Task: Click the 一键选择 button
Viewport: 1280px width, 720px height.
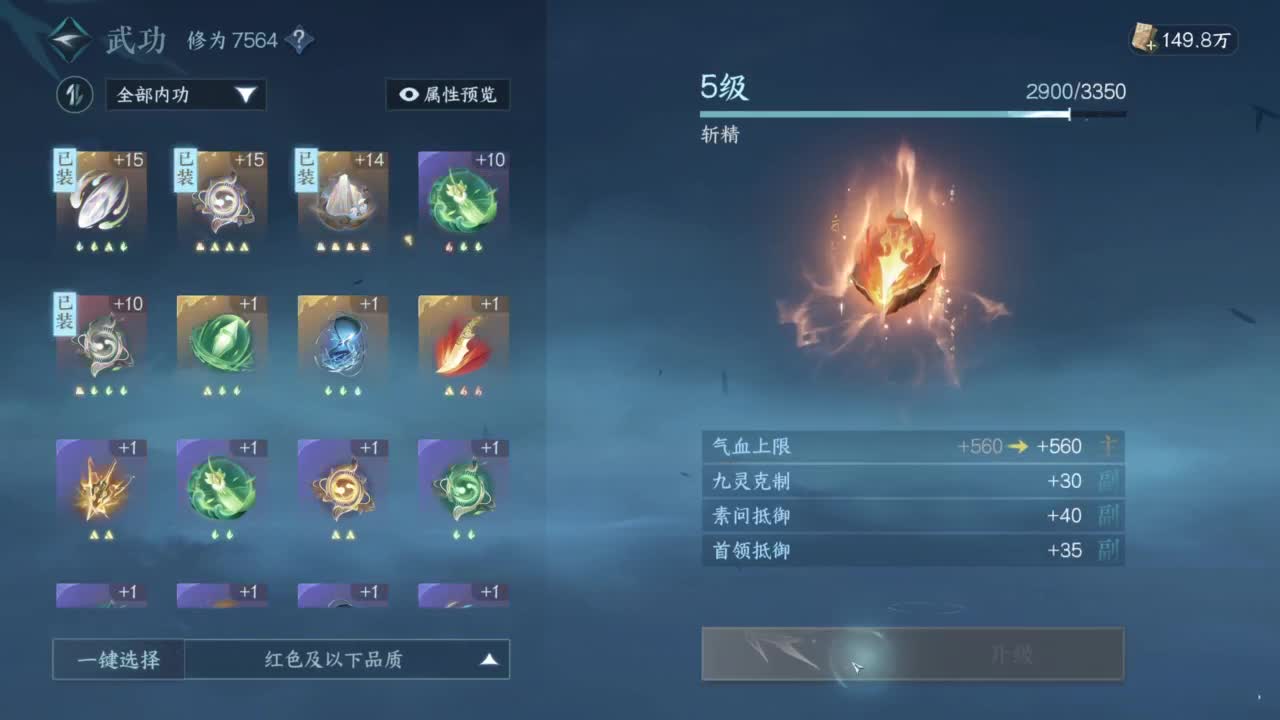Action: (117, 660)
